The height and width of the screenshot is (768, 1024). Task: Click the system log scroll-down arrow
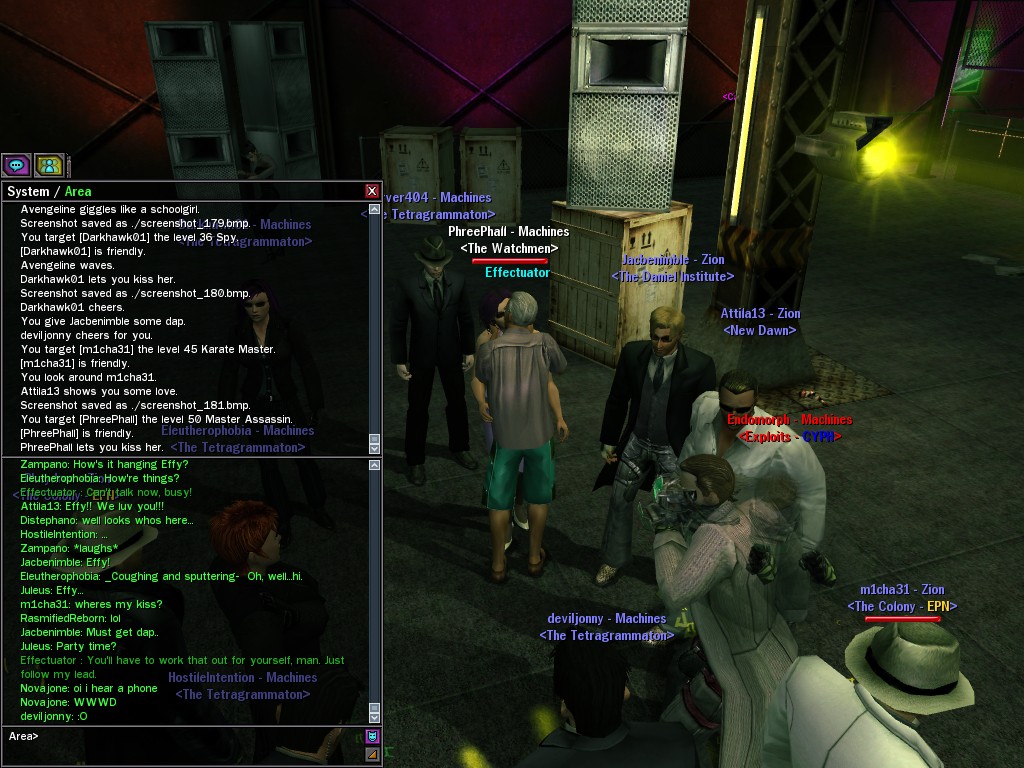pos(375,449)
